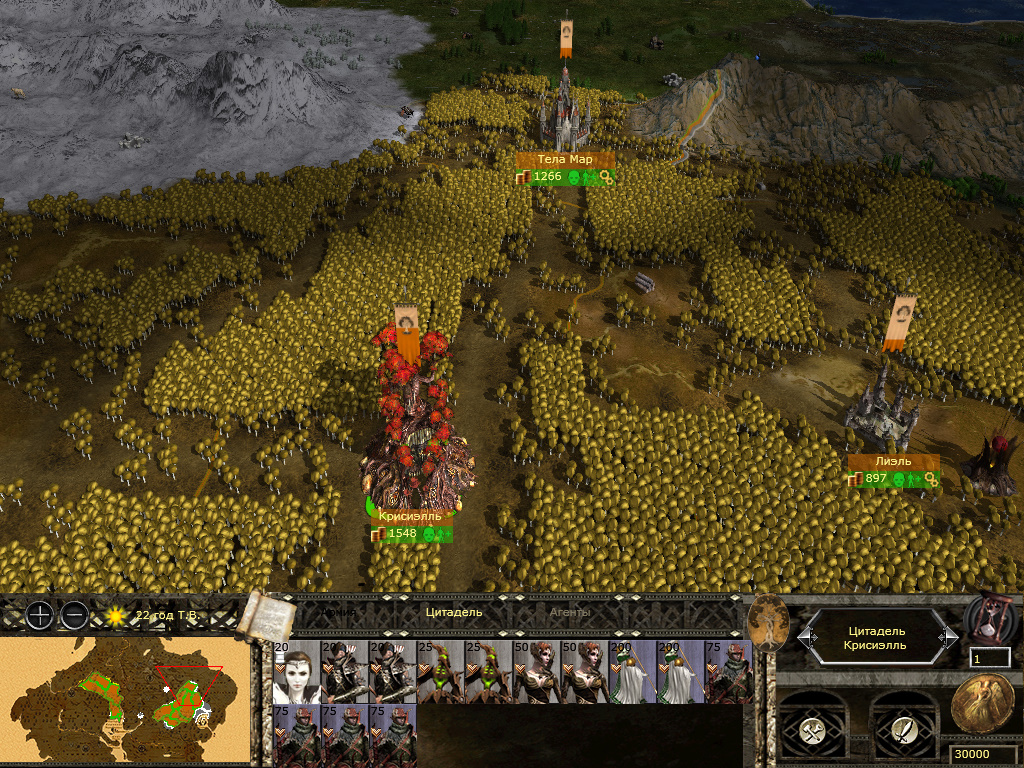Open the white tree faction emblem
Viewport: 1024px width, 768px height.
coord(768,622)
